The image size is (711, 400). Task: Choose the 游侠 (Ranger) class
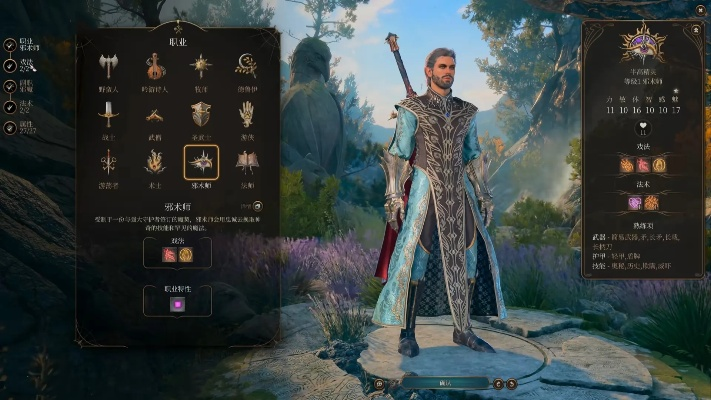(246, 115)
